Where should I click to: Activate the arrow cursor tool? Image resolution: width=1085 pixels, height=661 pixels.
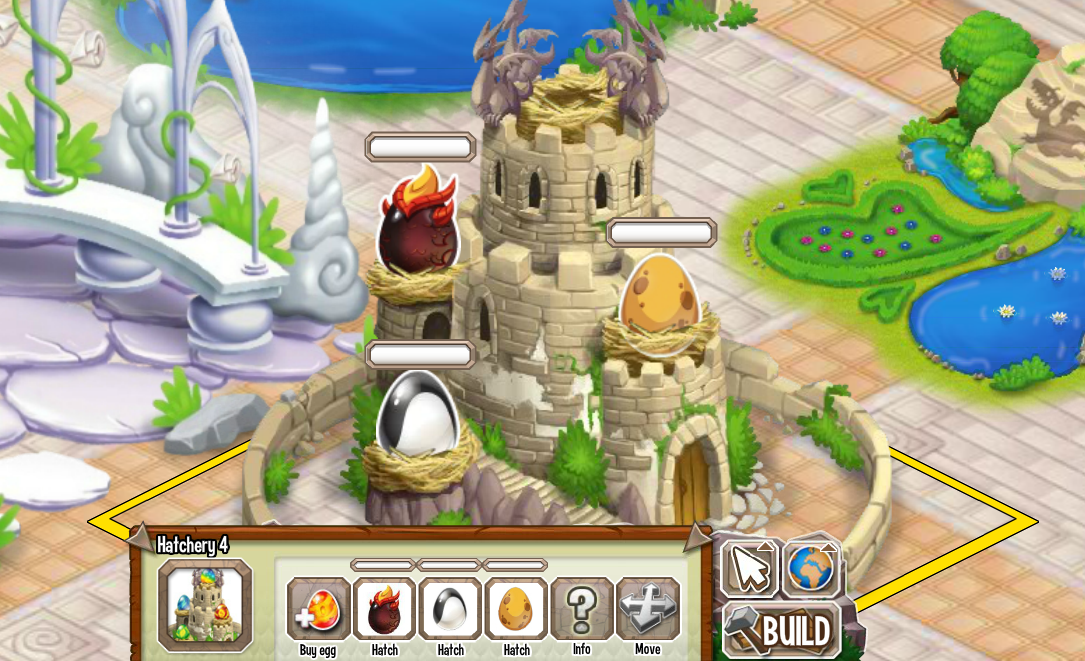pos(749,568)
